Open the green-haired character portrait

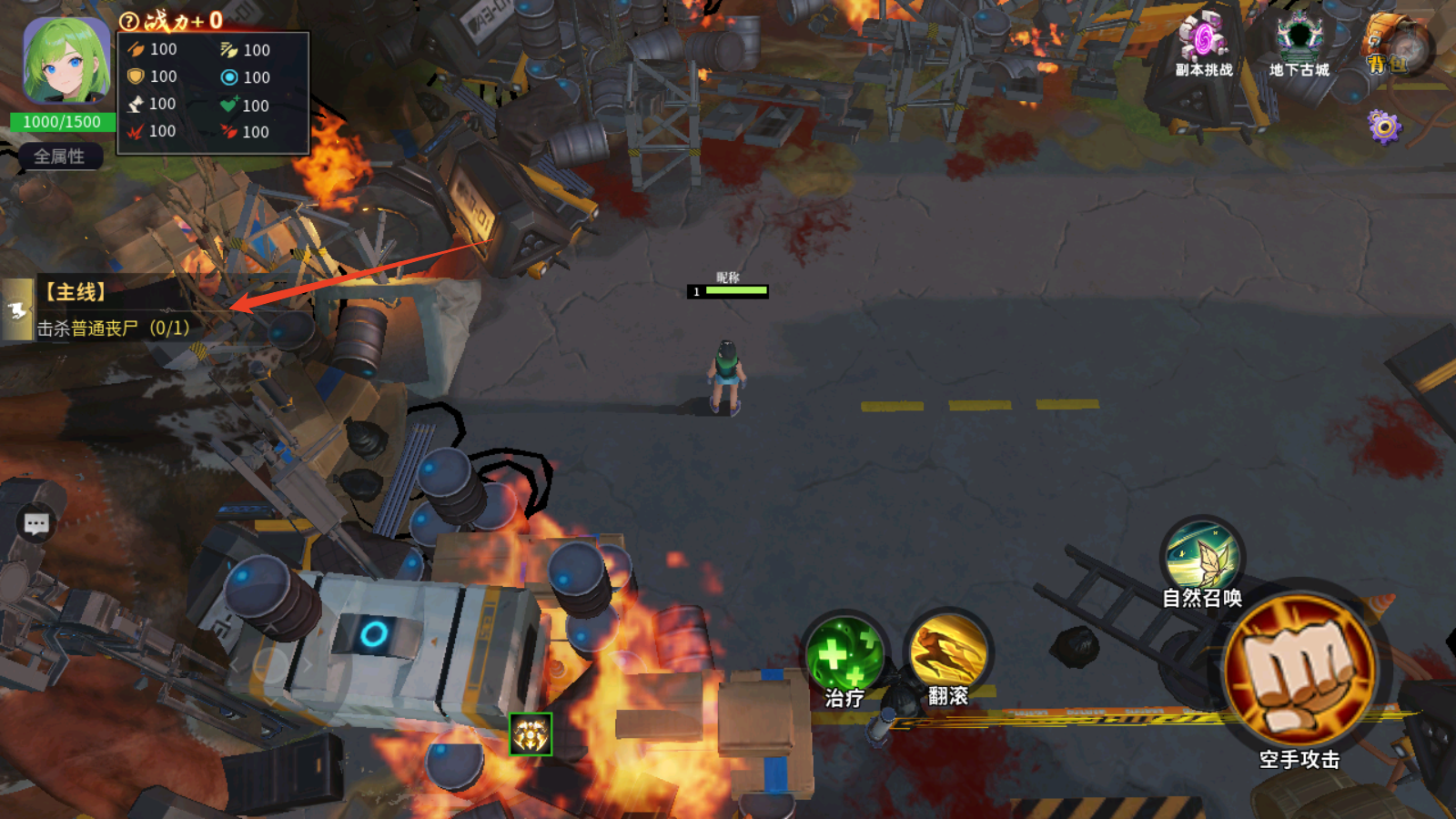click(66, 62)
